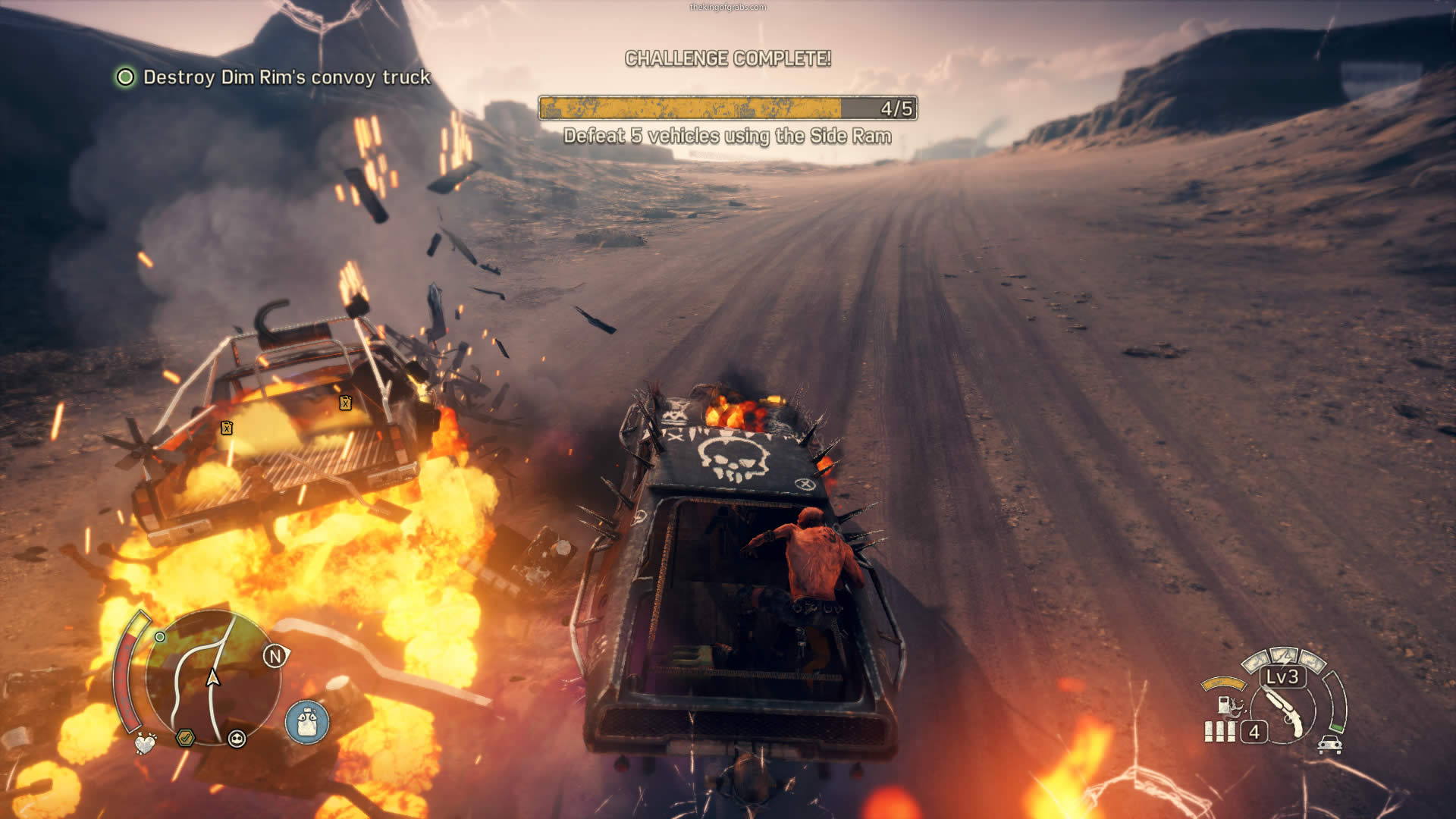Open the circular minimap
This screenshot has width=1456, height=819.
pyautogui.click(x=213, y=677)
